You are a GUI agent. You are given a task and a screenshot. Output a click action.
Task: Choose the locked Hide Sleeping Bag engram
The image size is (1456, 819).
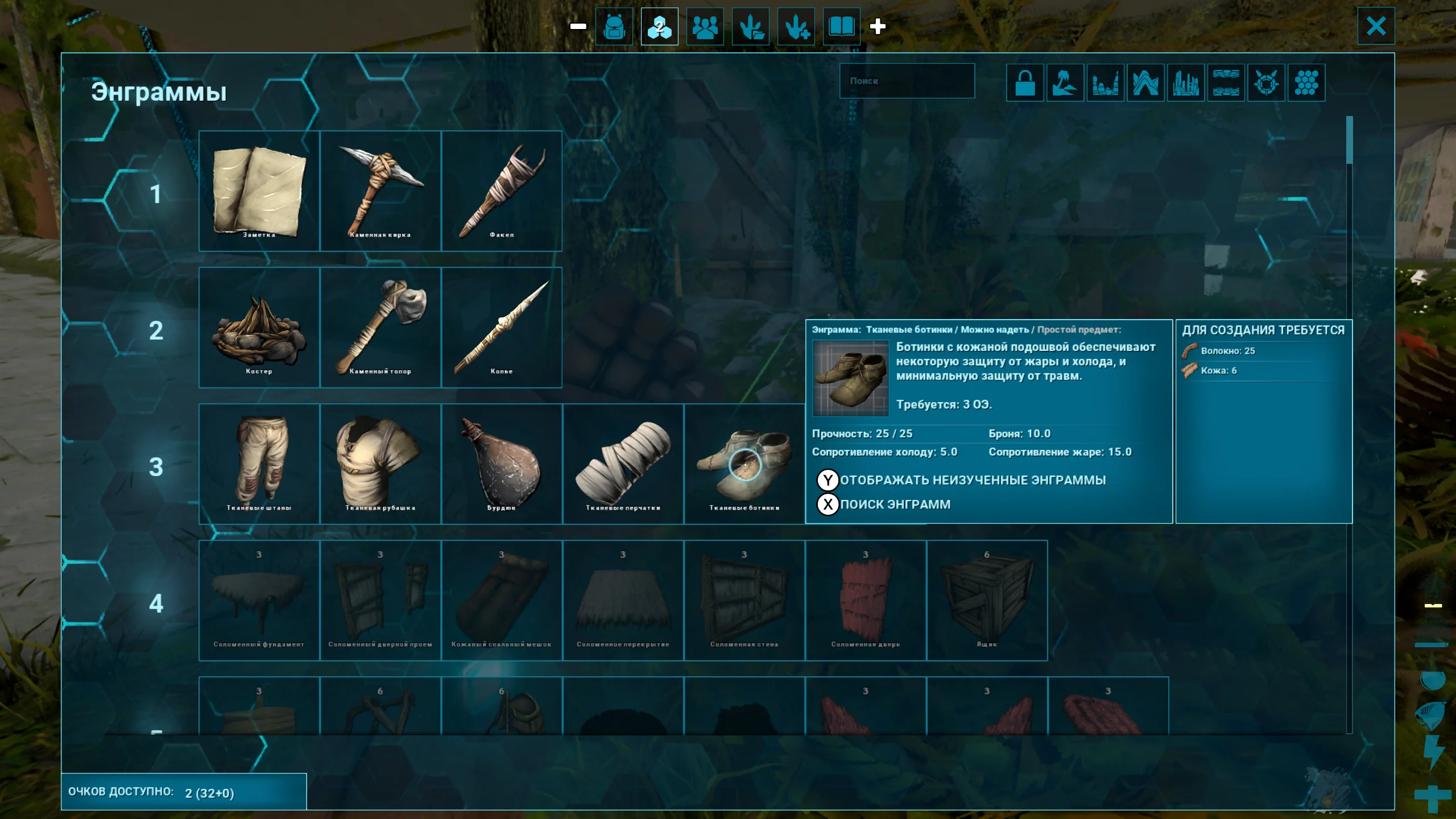coord(502,601)
